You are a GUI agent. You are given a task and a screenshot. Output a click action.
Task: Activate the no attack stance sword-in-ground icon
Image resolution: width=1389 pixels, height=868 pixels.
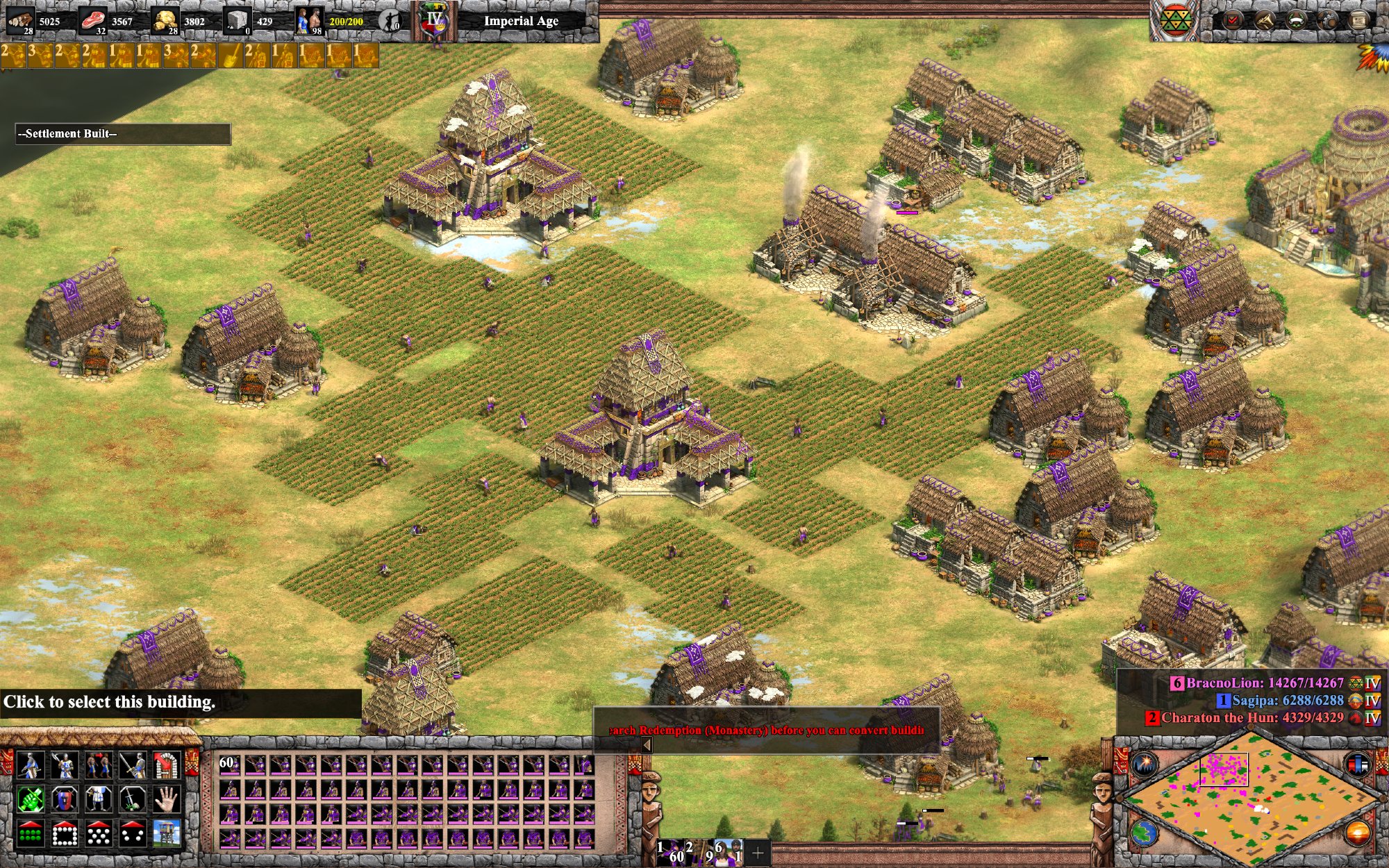click(132, 800)
